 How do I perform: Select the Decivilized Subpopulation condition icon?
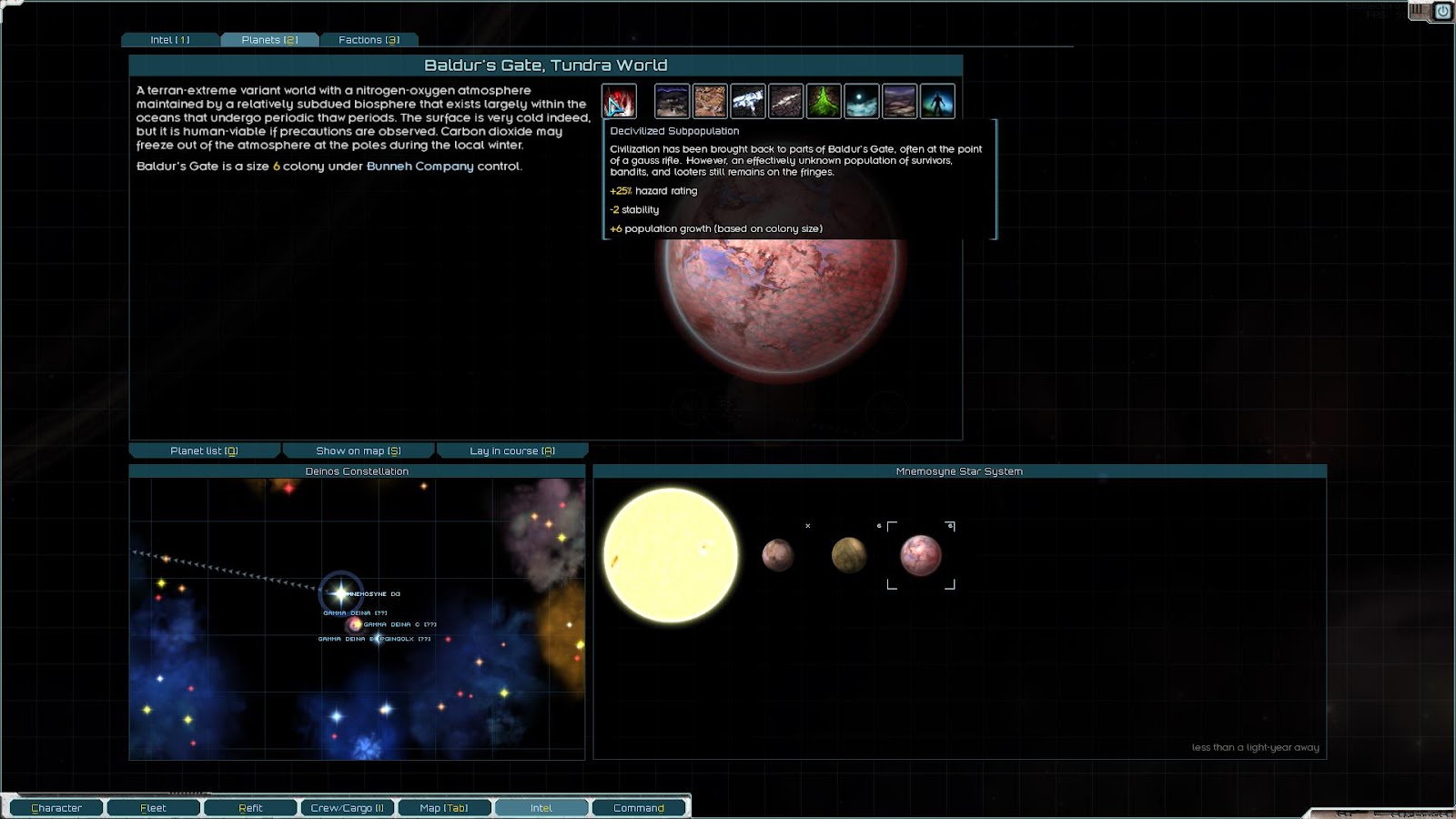coord(619,101)
